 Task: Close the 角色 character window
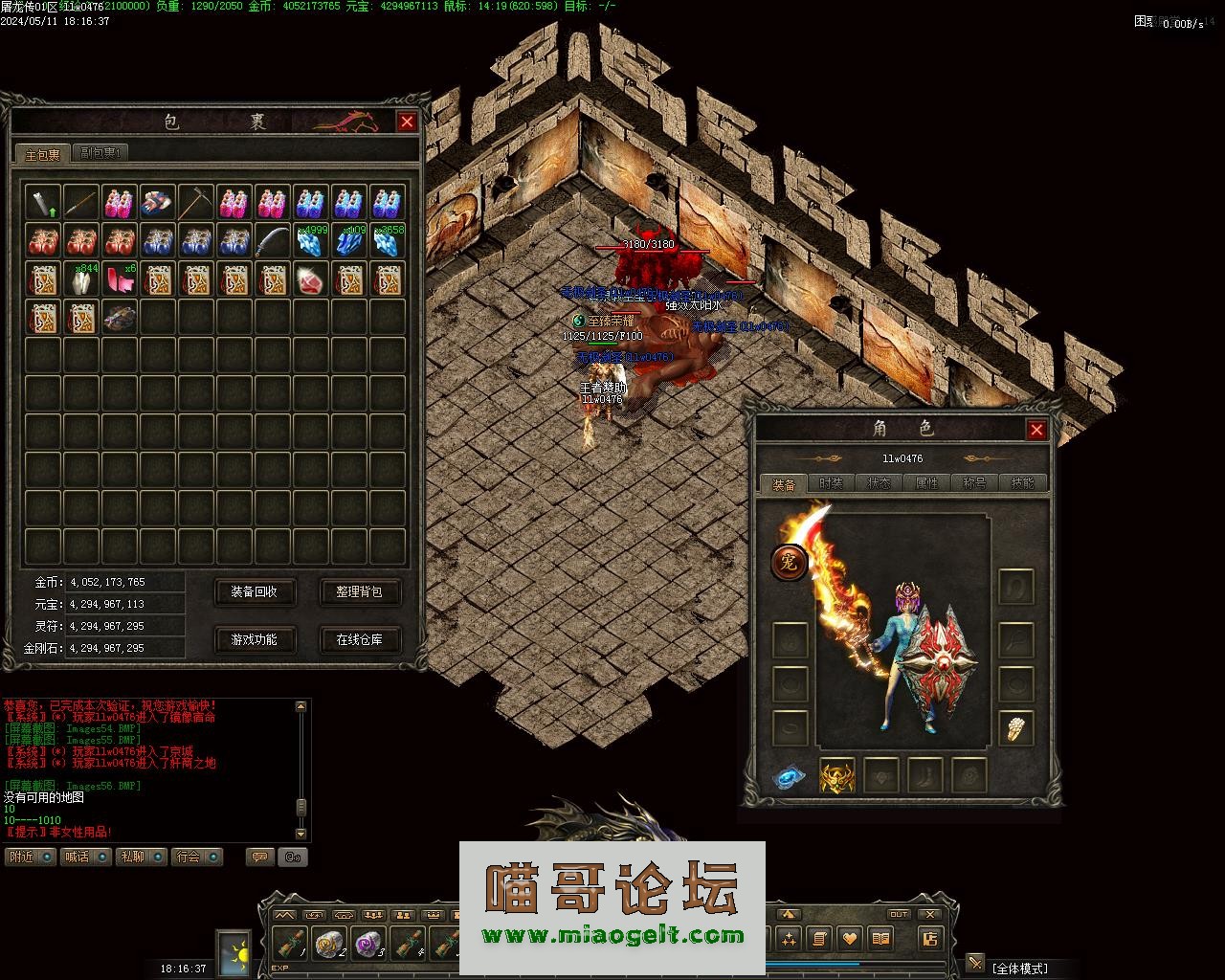1036,430
